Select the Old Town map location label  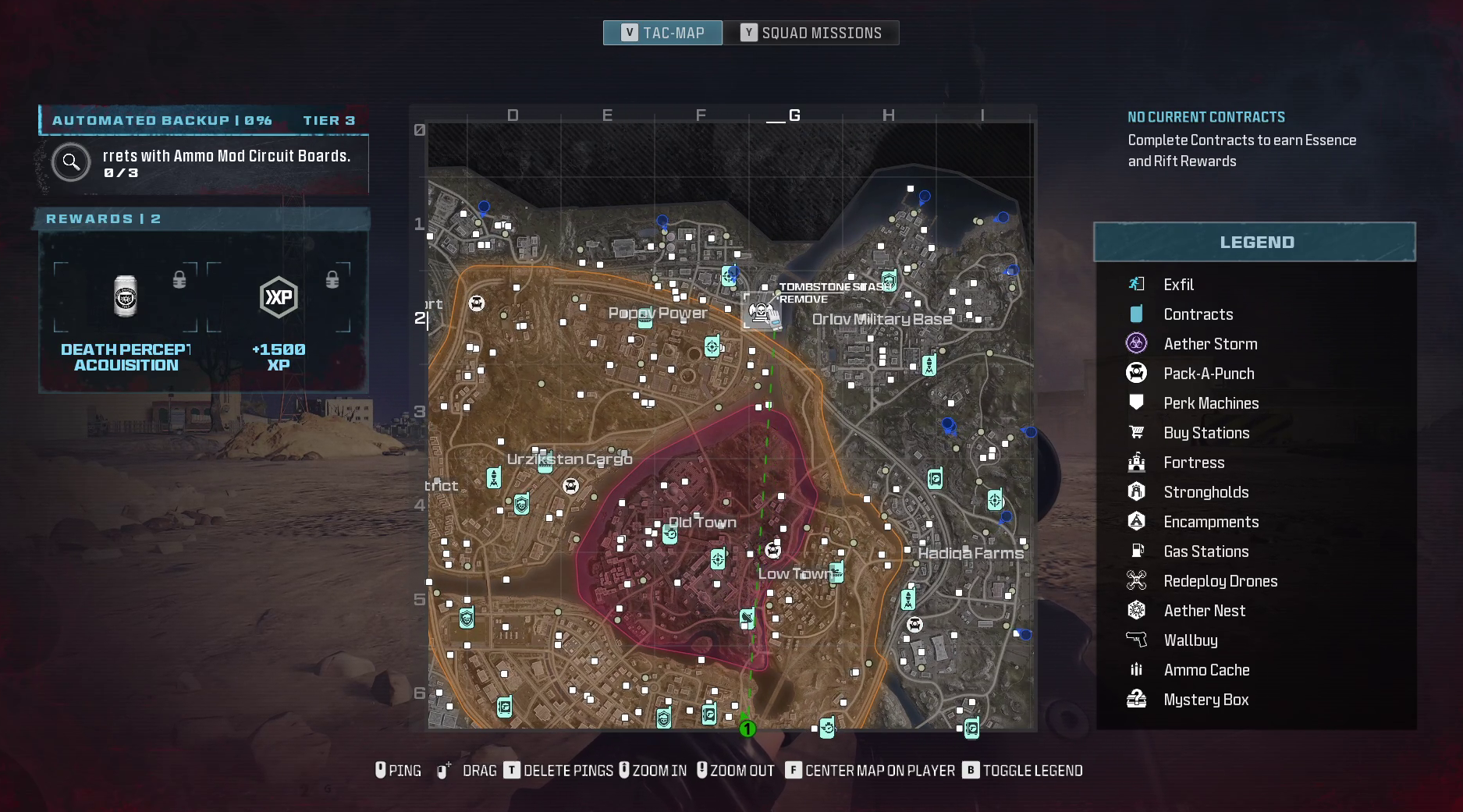[x=702, y=522]
